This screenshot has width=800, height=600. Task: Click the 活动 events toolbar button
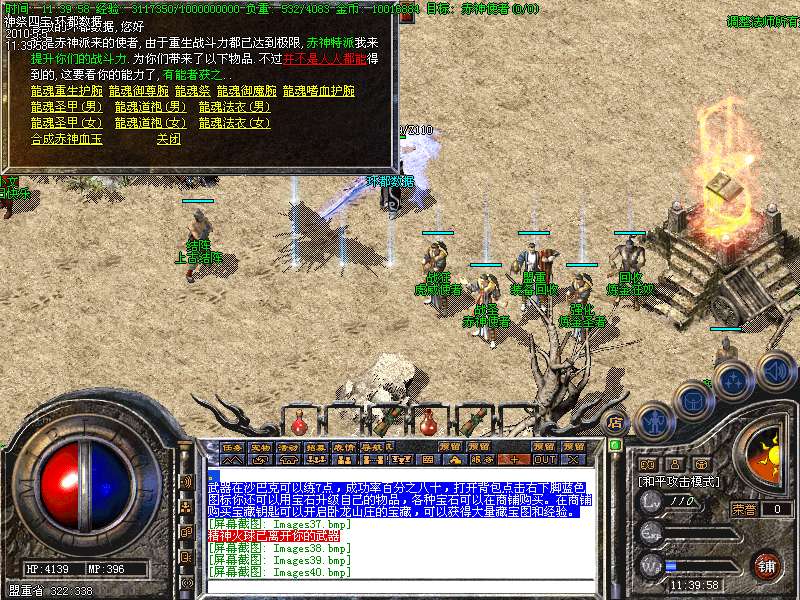[x=288, y=447]
